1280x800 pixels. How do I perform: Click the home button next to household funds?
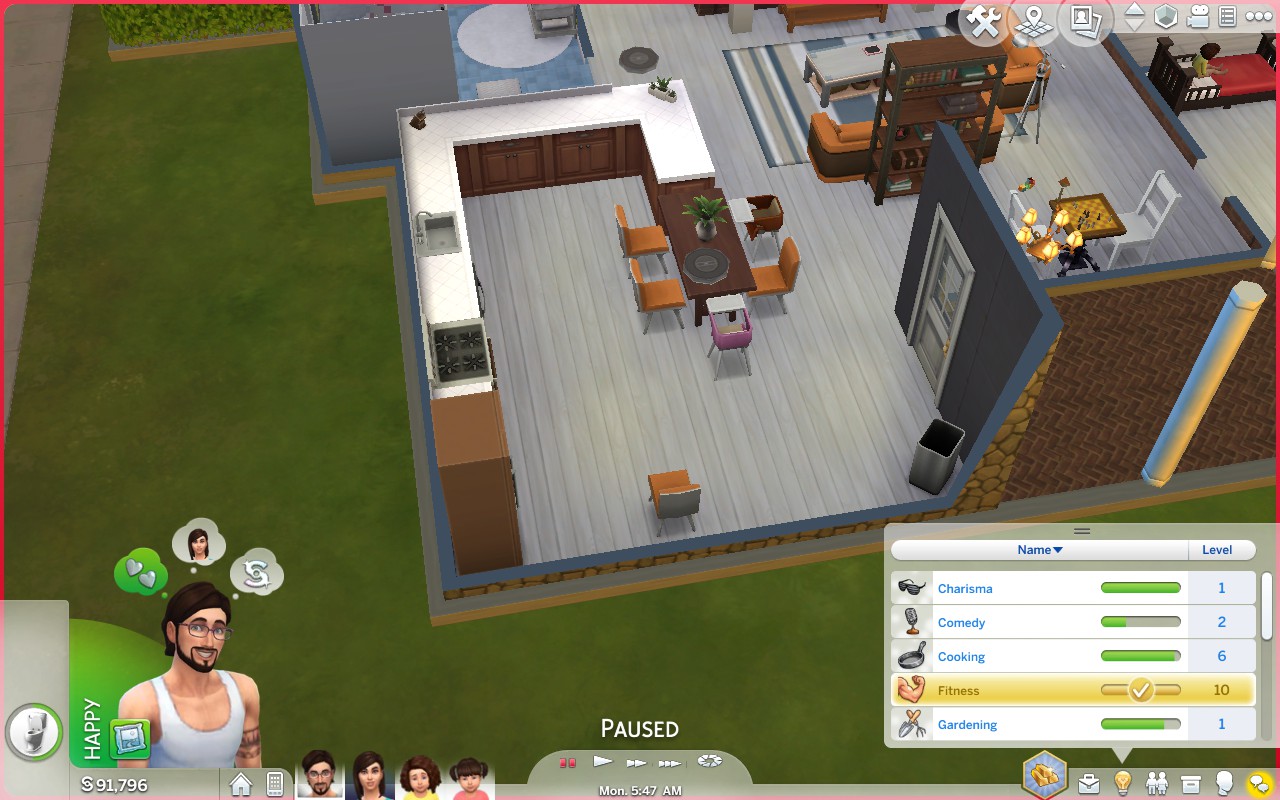point(240,785)
